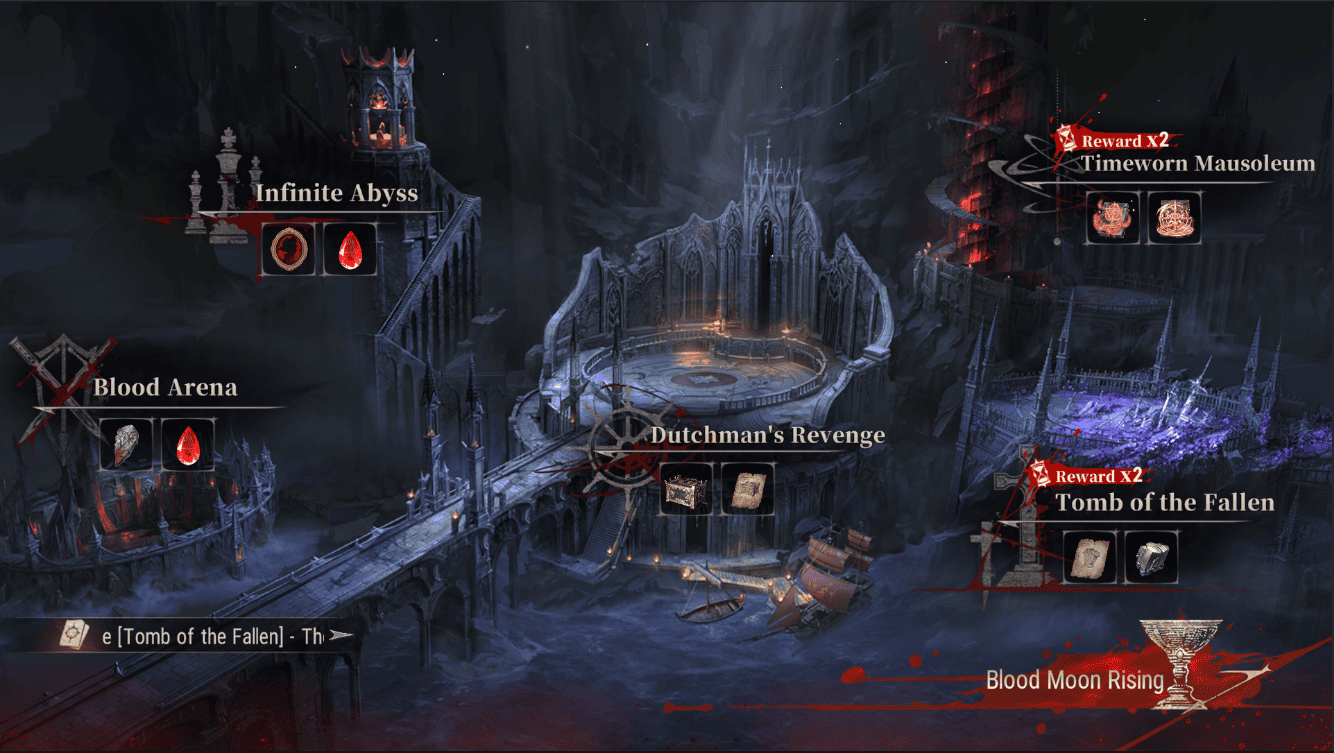View the parchment scroll reward under Dutchman's Revenge
Viewport: 1334px width, 753px height.
(x=748, y=489)
